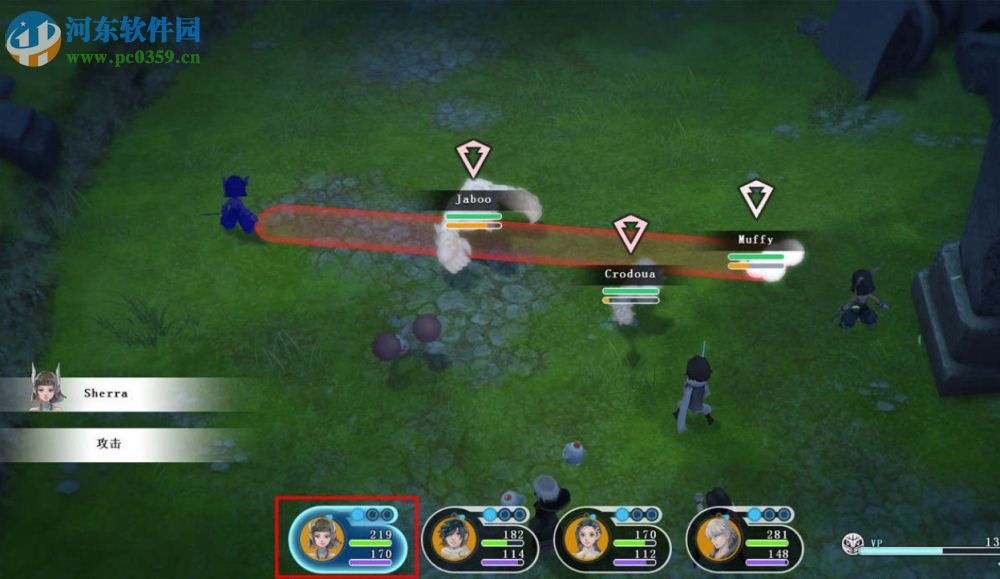Select the white-haired party member portrait

(718, 540)
